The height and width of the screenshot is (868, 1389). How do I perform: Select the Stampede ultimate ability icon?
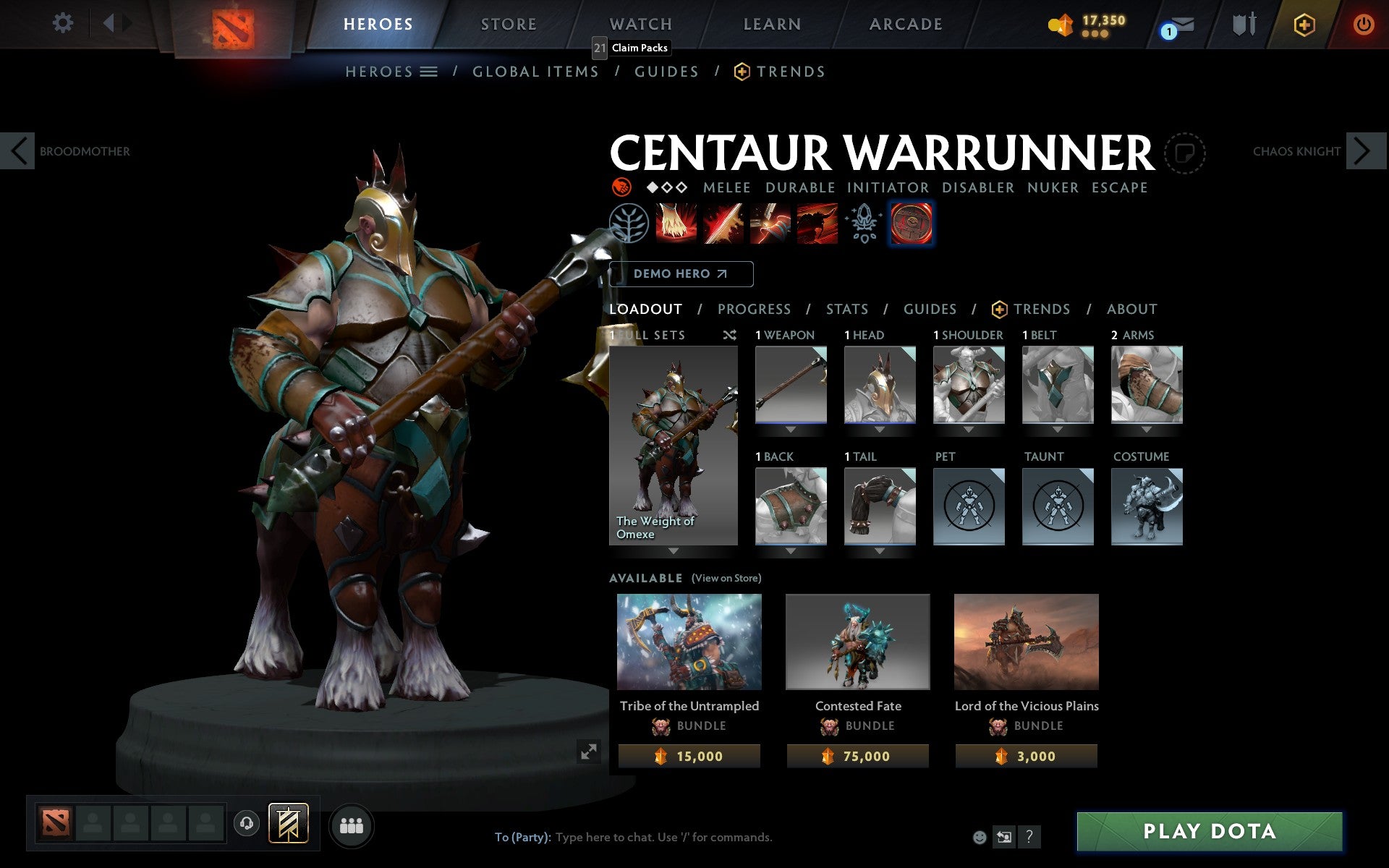click(817, 224)
